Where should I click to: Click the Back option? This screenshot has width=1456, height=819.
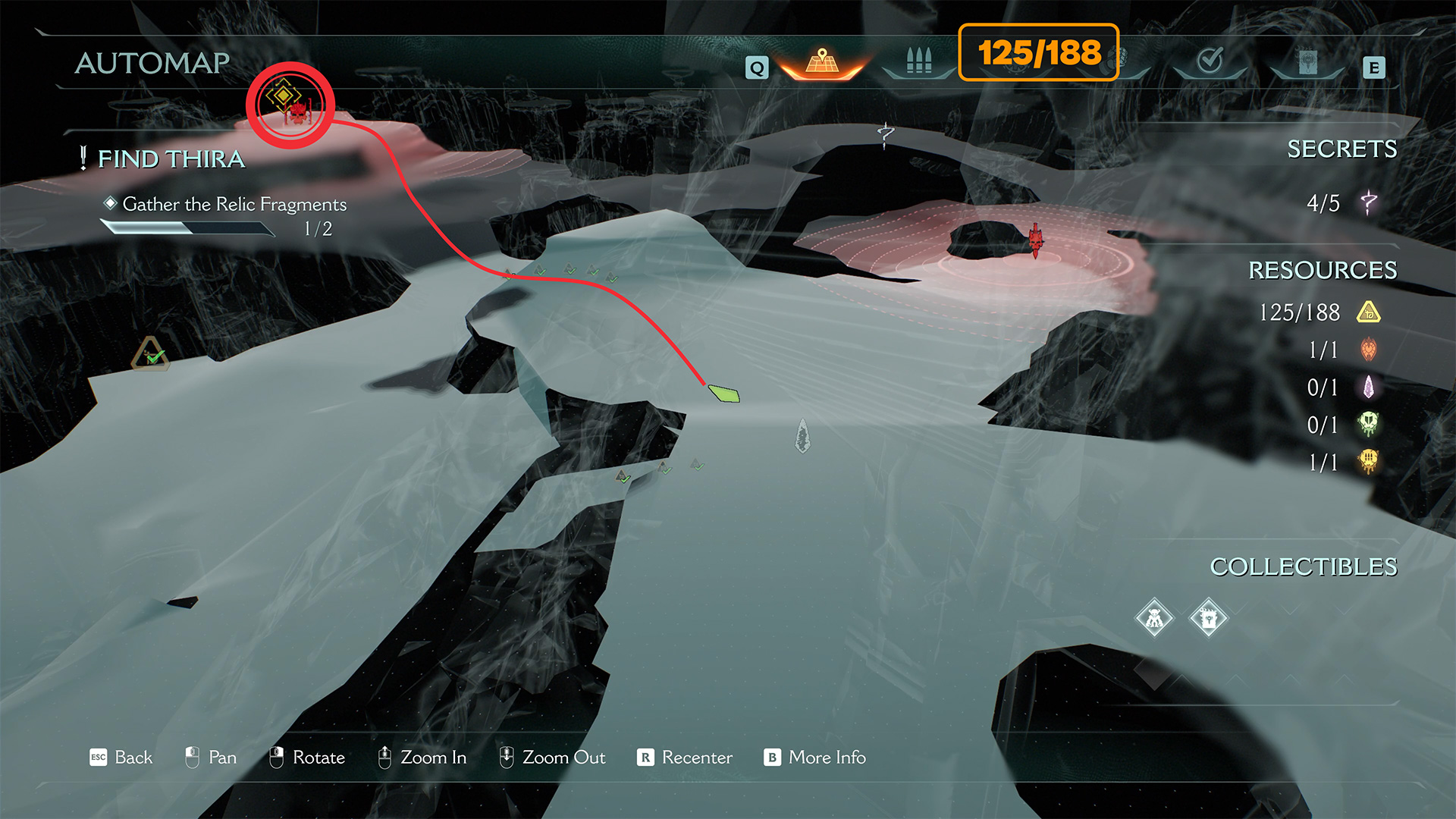(121, 758)
